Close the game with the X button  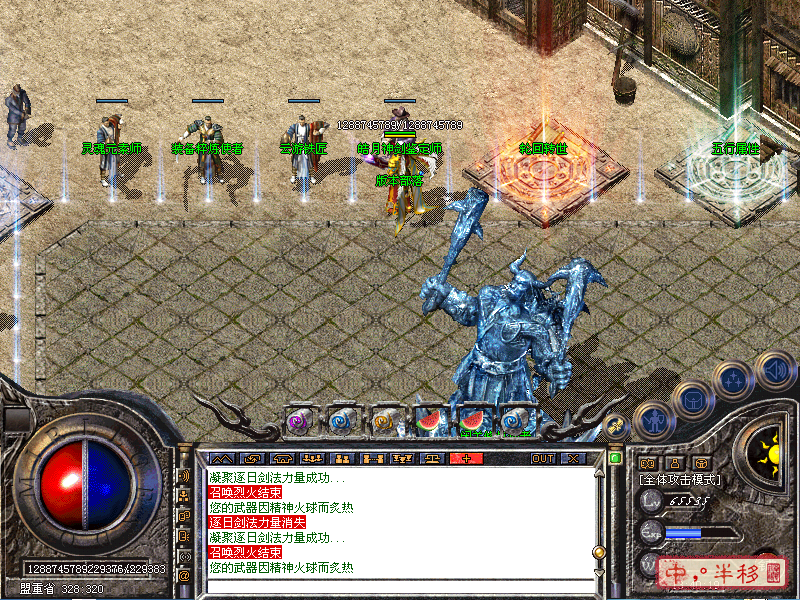(573, 458)
